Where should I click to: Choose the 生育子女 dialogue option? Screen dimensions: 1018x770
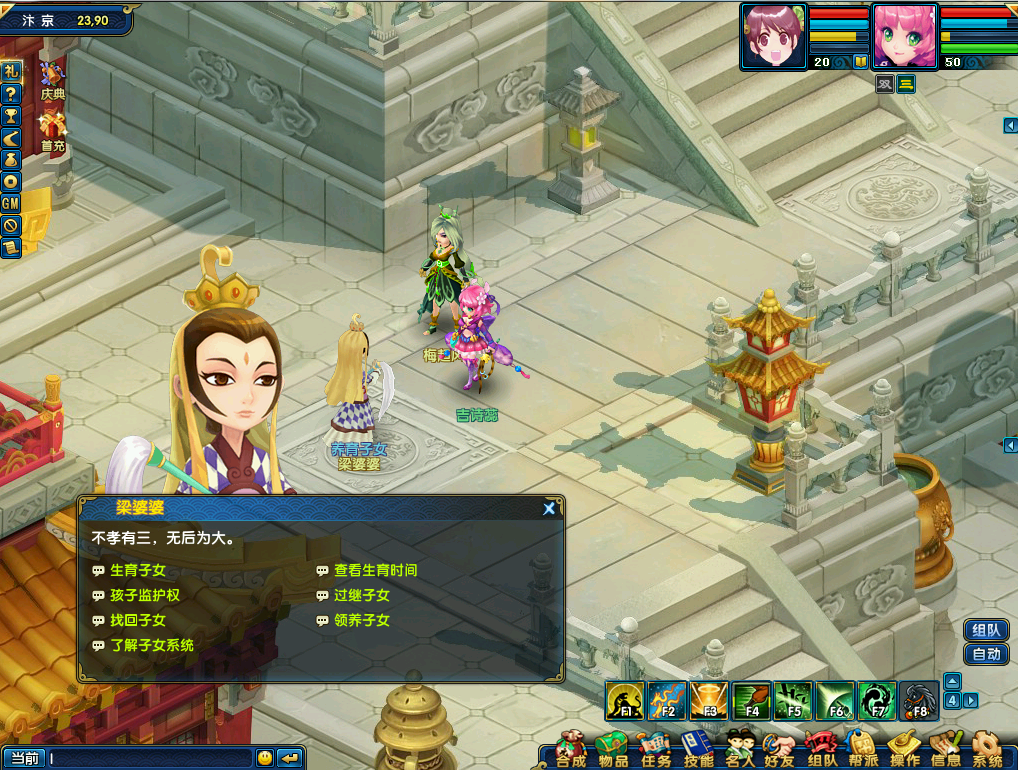(137, 570)
